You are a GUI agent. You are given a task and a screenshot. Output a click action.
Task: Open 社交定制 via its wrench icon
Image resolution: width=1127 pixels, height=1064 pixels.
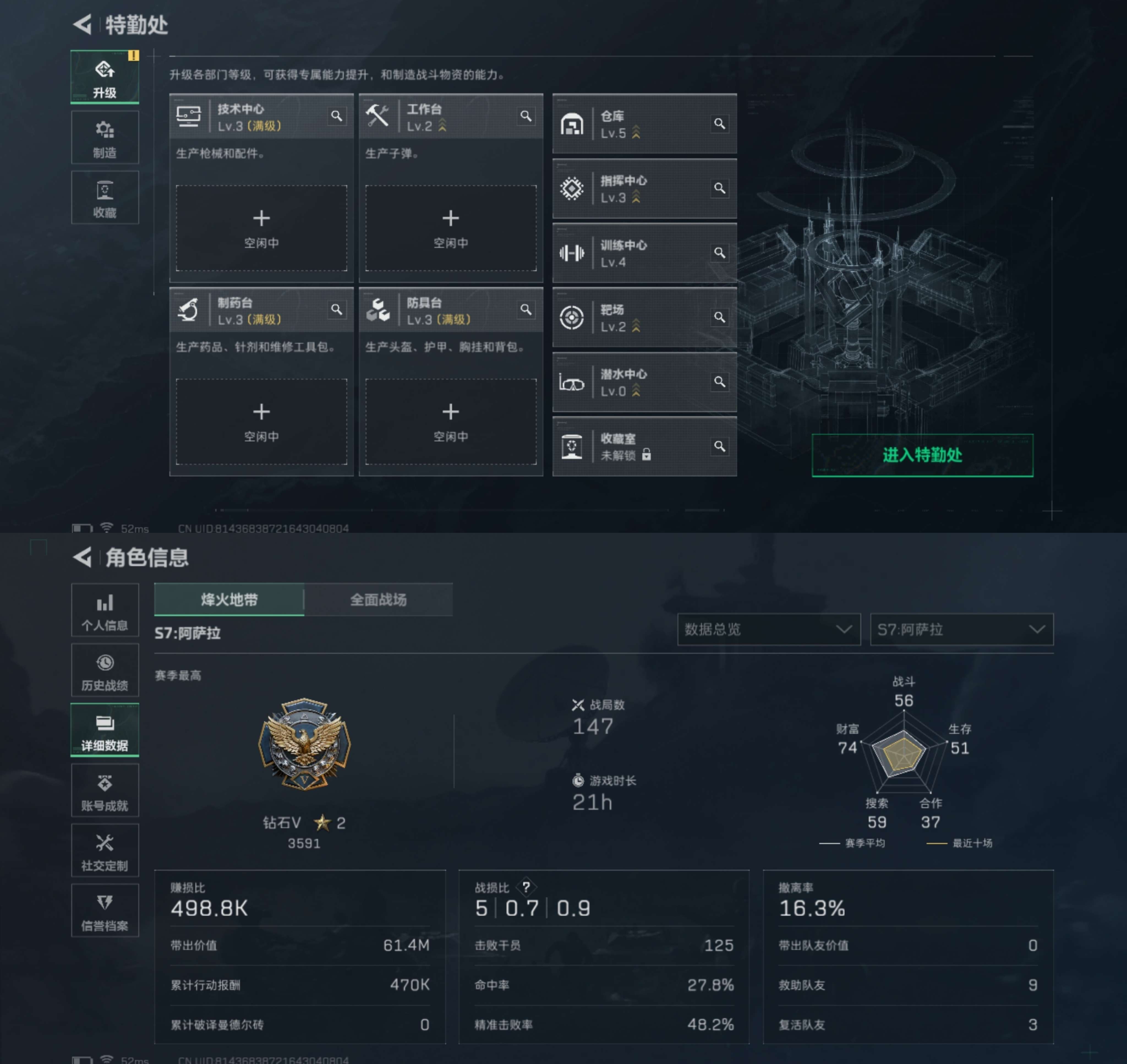coord(105,851)
